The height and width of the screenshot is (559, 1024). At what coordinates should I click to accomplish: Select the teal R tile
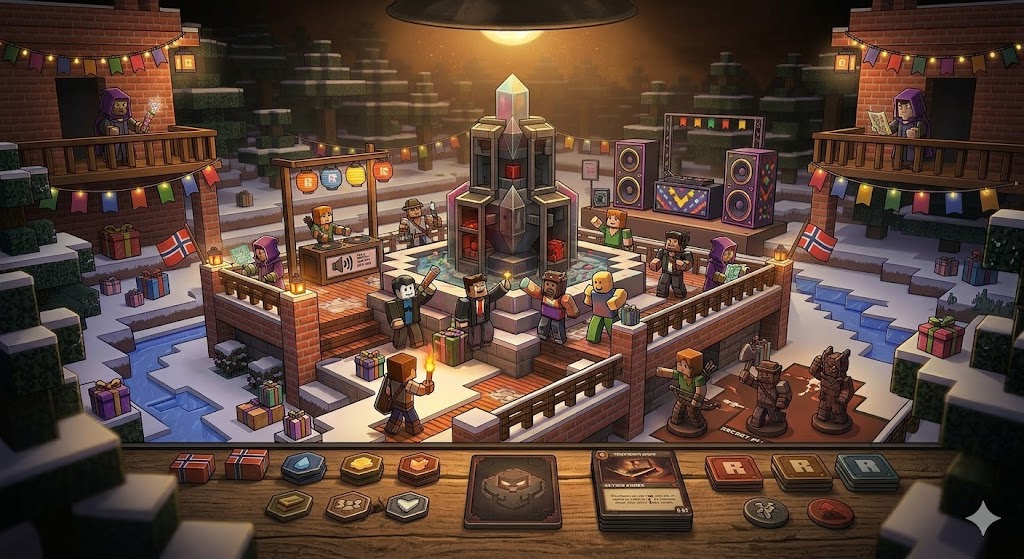[866, 470]
